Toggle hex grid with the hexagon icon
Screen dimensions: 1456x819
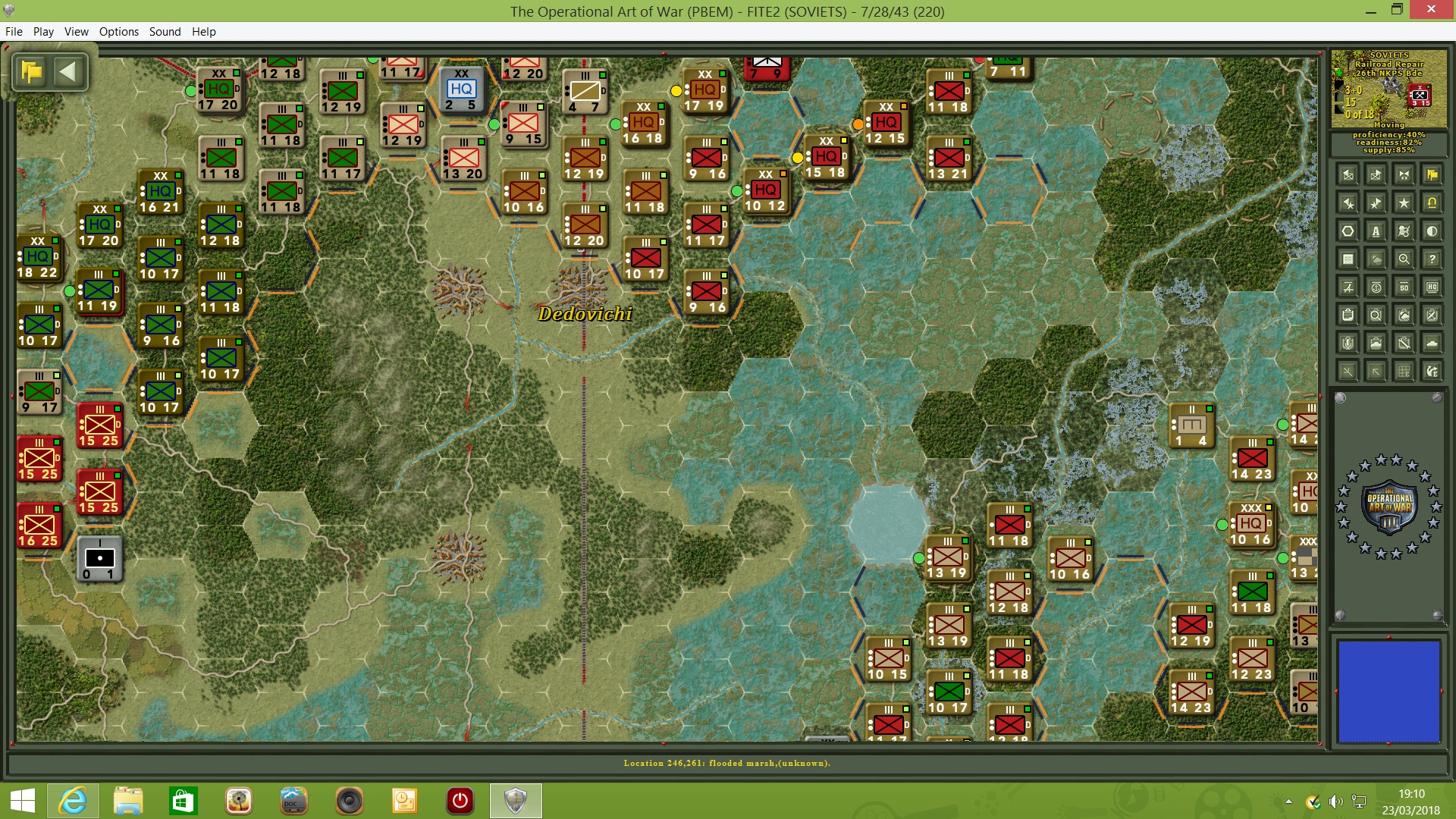click(x=1348, y=230)
